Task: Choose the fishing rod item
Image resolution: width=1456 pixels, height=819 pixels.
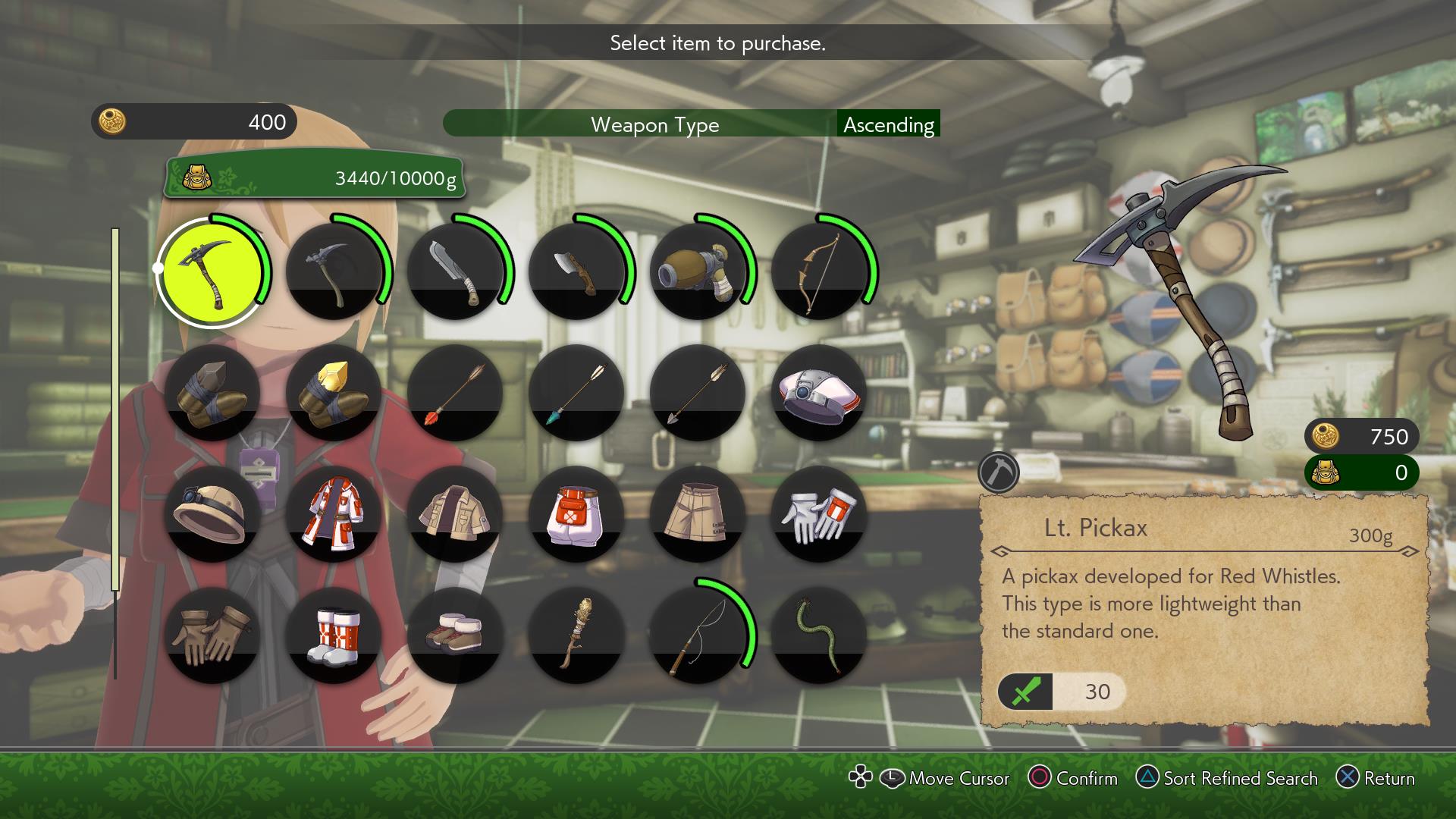Action: [698, 635]
